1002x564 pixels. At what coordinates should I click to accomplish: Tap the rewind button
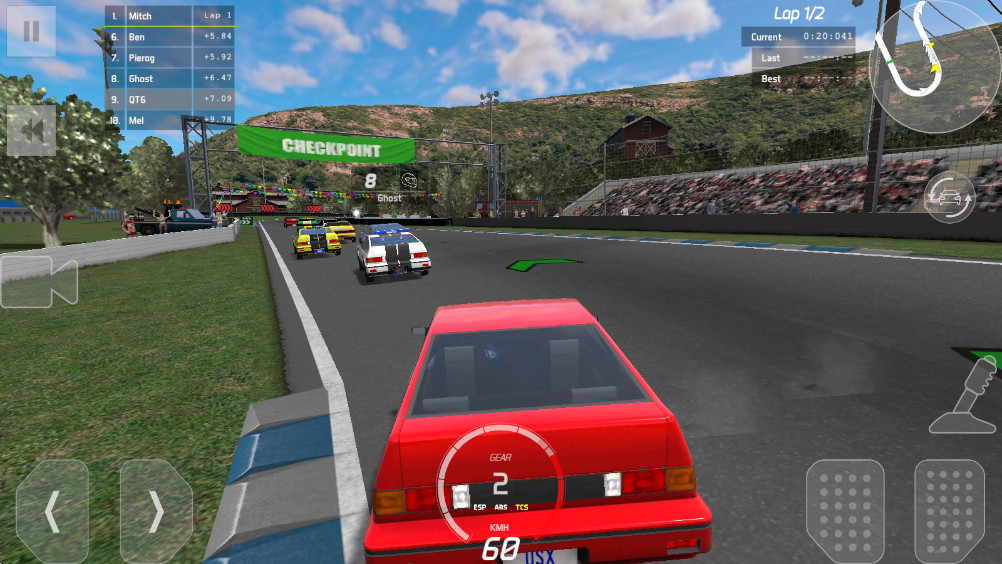point(31,131)
